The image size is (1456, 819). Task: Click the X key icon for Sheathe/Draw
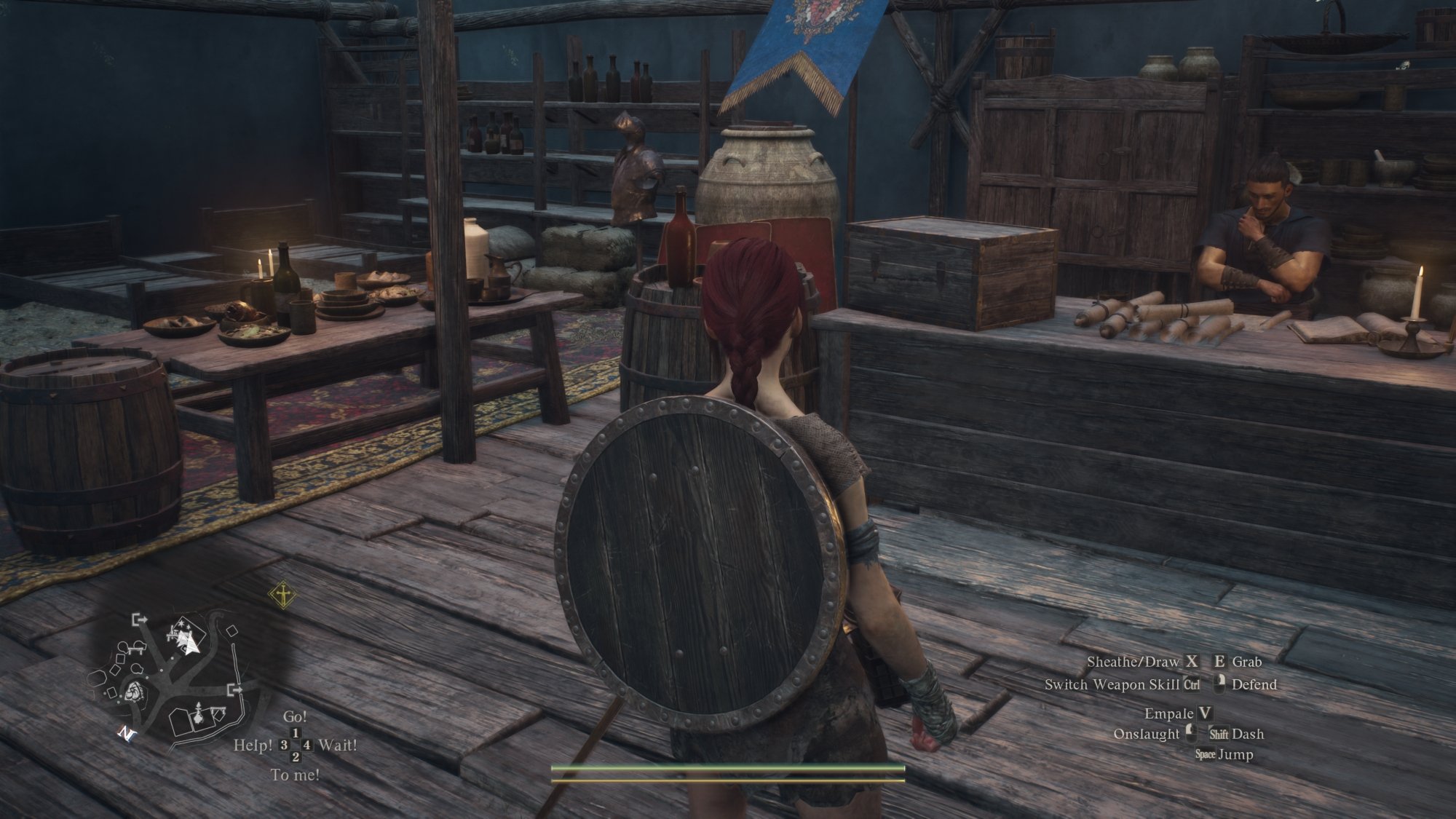pyautogui.click(x=1191, y=662)
